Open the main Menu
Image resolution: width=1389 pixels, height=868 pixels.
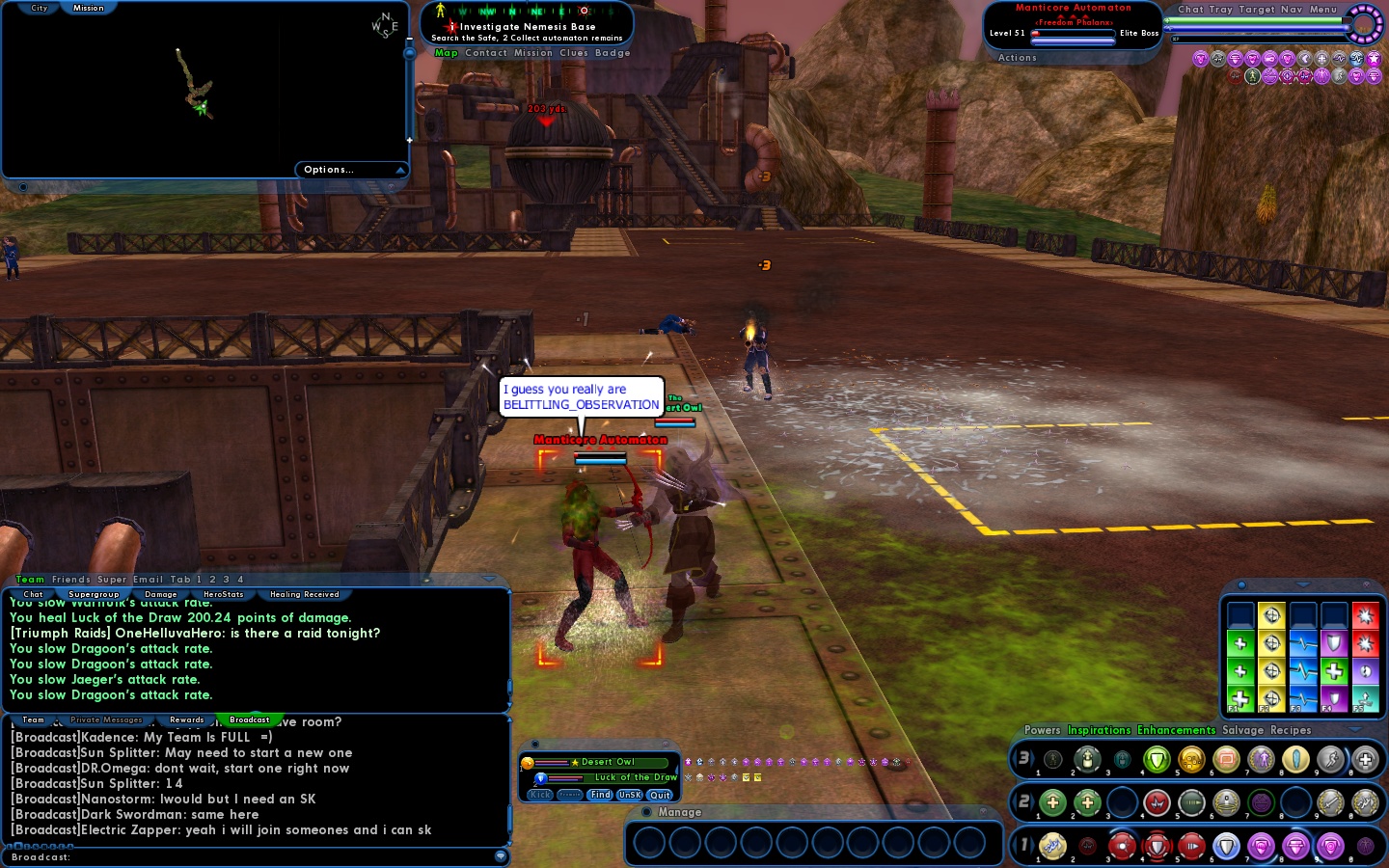(1323, 10)
